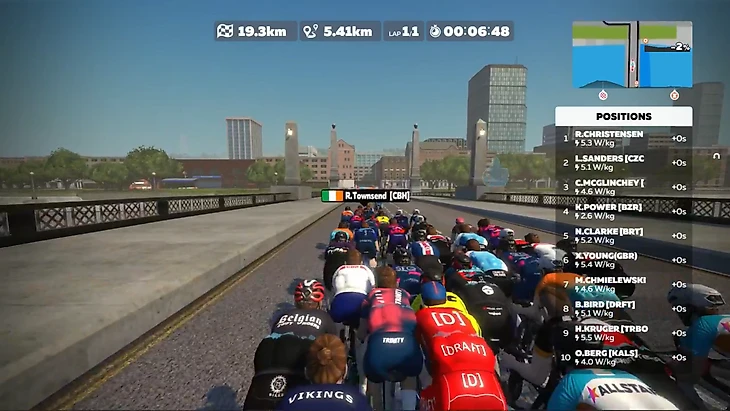The width and height of the screenshot is (730, 411).
Task: Click the R.Townsend rider name tag
Action: tap(366, 196)
